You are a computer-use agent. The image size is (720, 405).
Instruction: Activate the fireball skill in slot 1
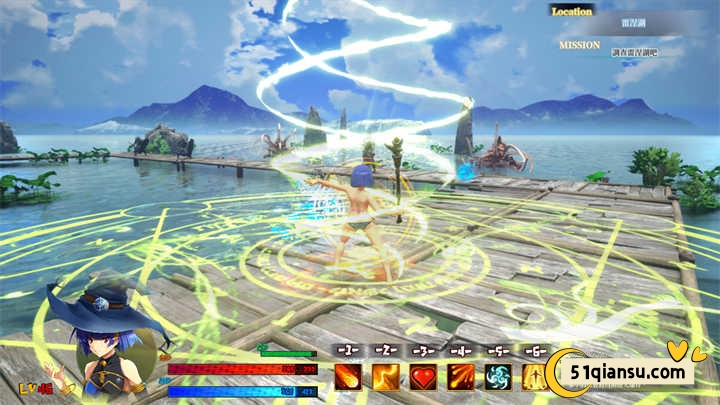pyautogui.click(x=347, y=377)
